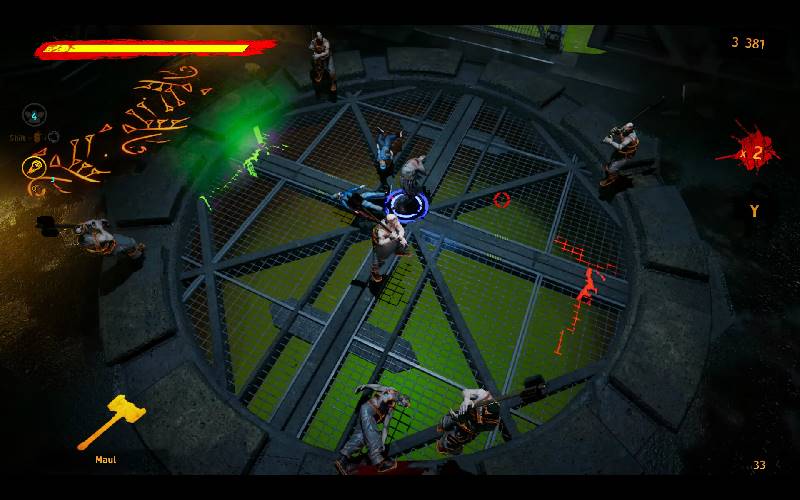Select the Maul weapon icon
800x500 pixels.
point(112,421)
